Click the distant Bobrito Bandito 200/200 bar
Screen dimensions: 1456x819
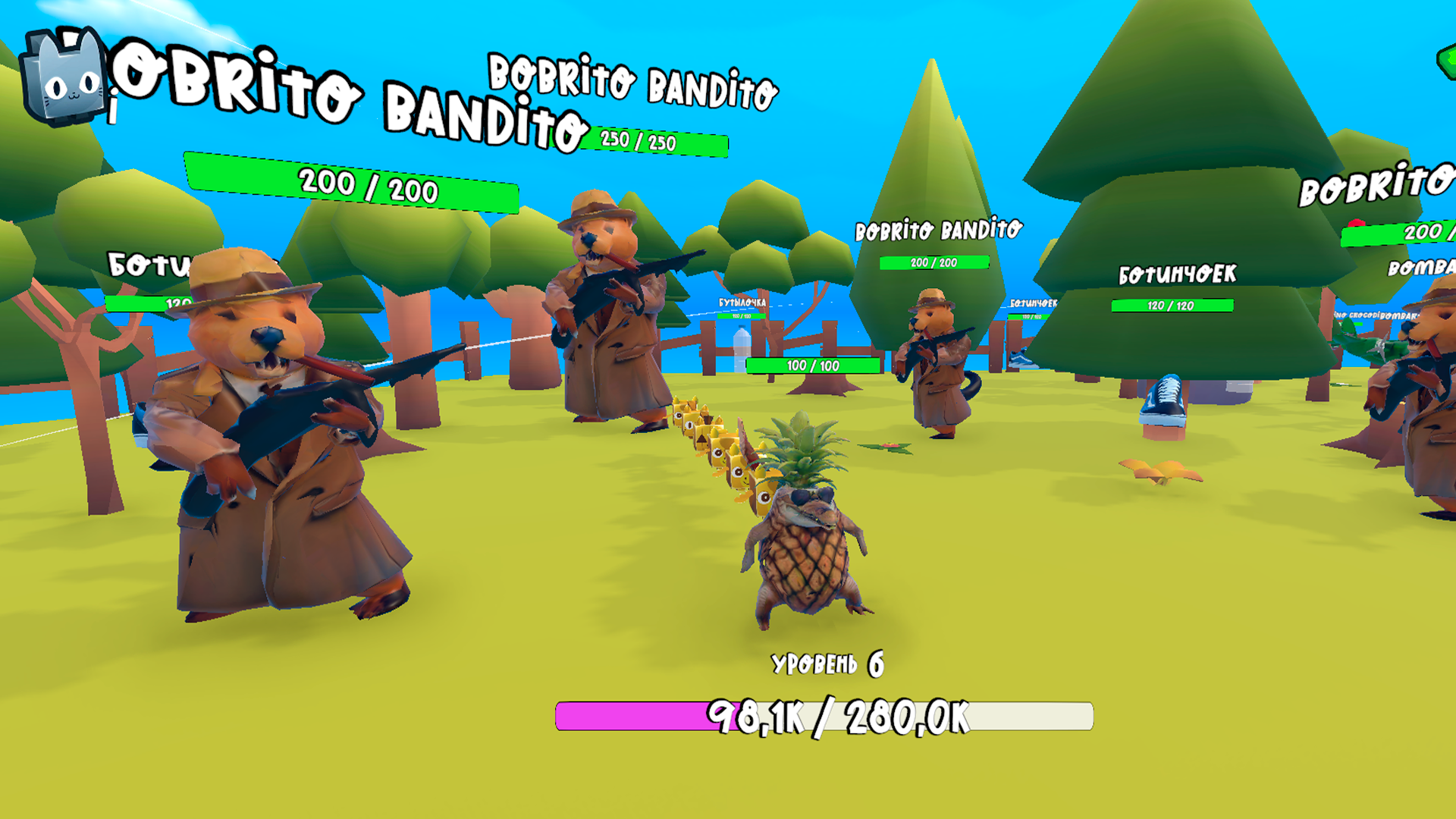click(x=933, y=264)
